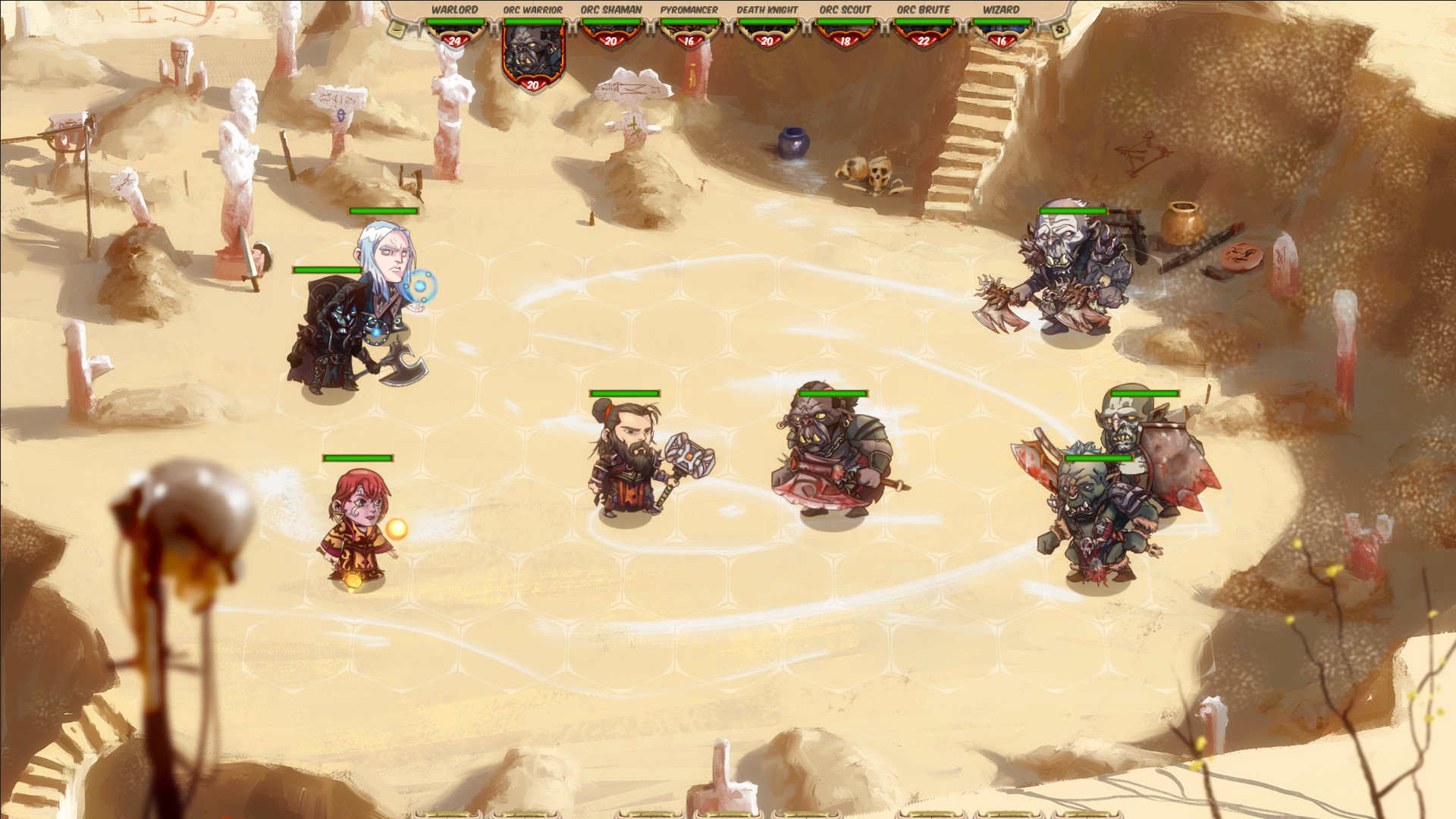This screenshot has height=819, width=1456.
Task: Select the Warlord portrait
Action: coord(454,30)
